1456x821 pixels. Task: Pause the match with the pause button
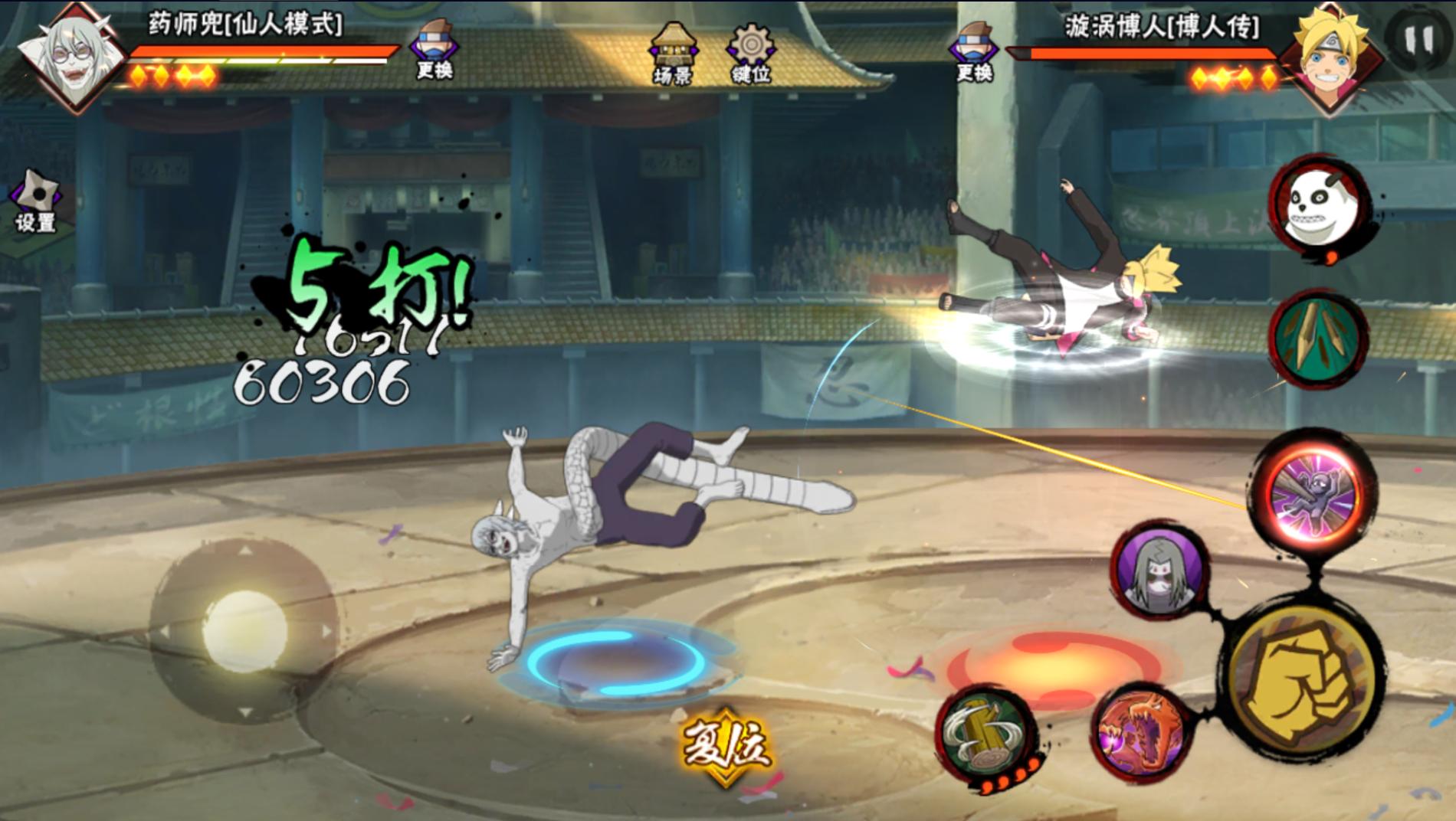click(1417, 41)
